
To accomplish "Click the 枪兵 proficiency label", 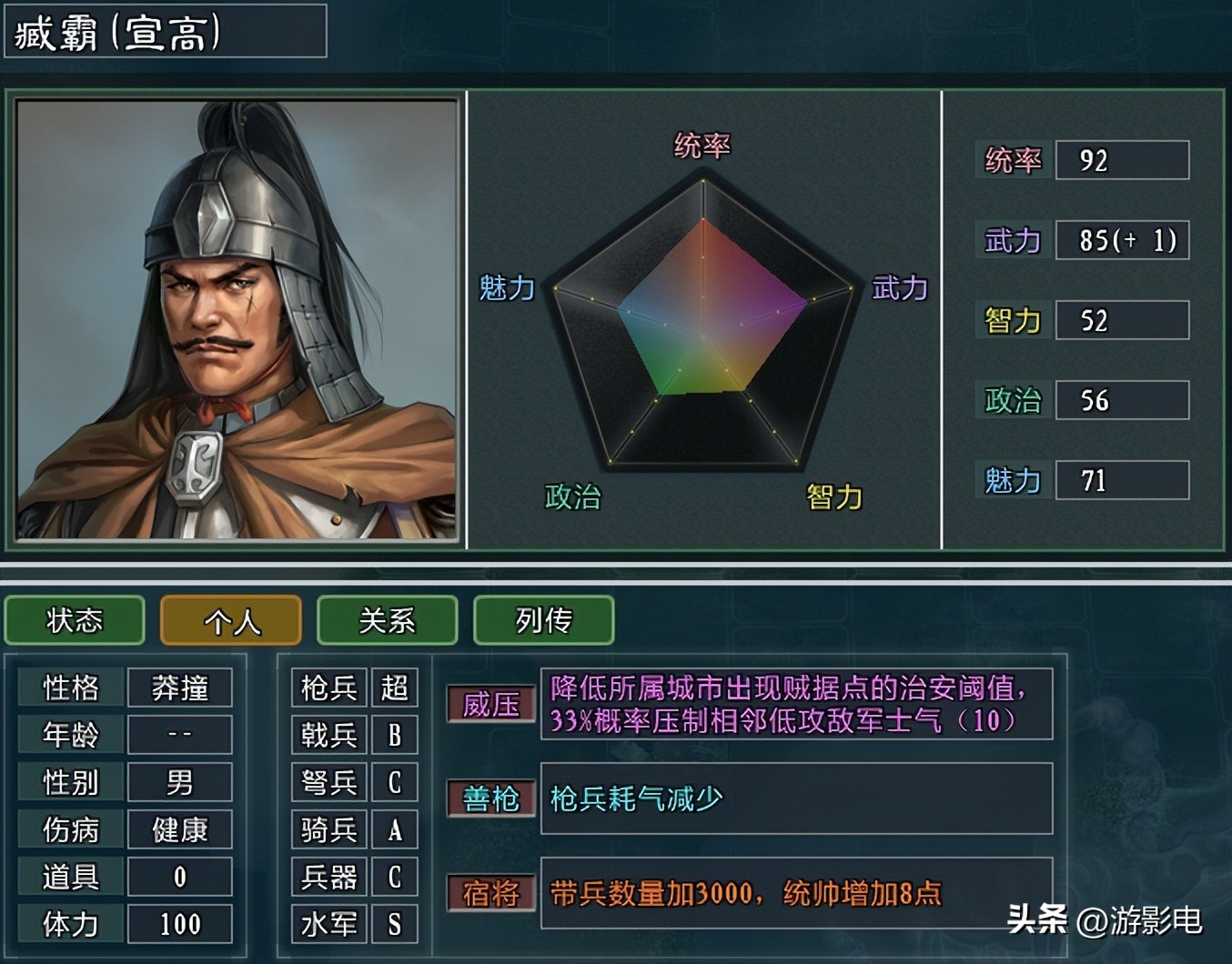I will [x=328, y=688].
